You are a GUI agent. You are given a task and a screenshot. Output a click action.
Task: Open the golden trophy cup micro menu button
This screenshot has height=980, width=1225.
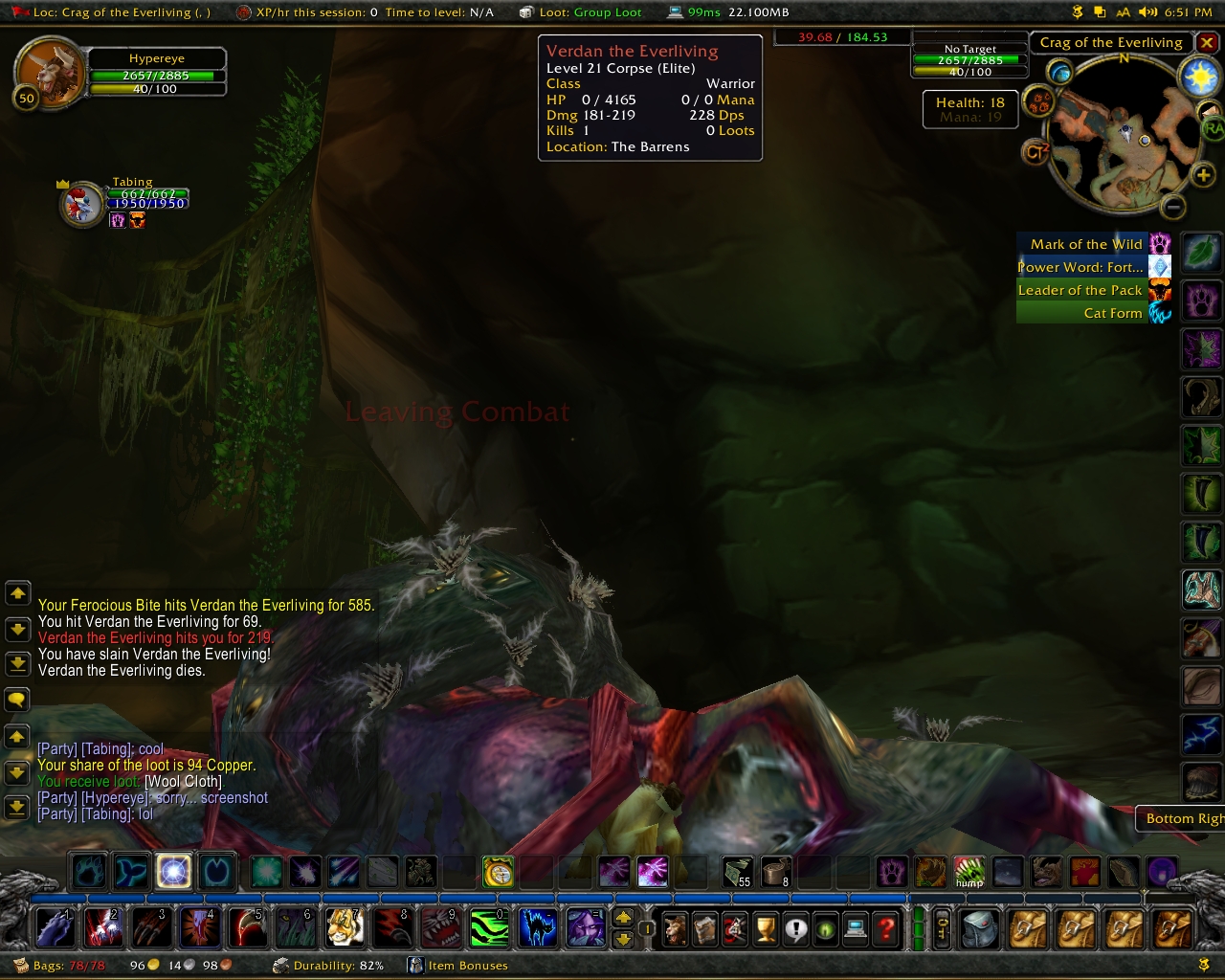click(765, 928)
